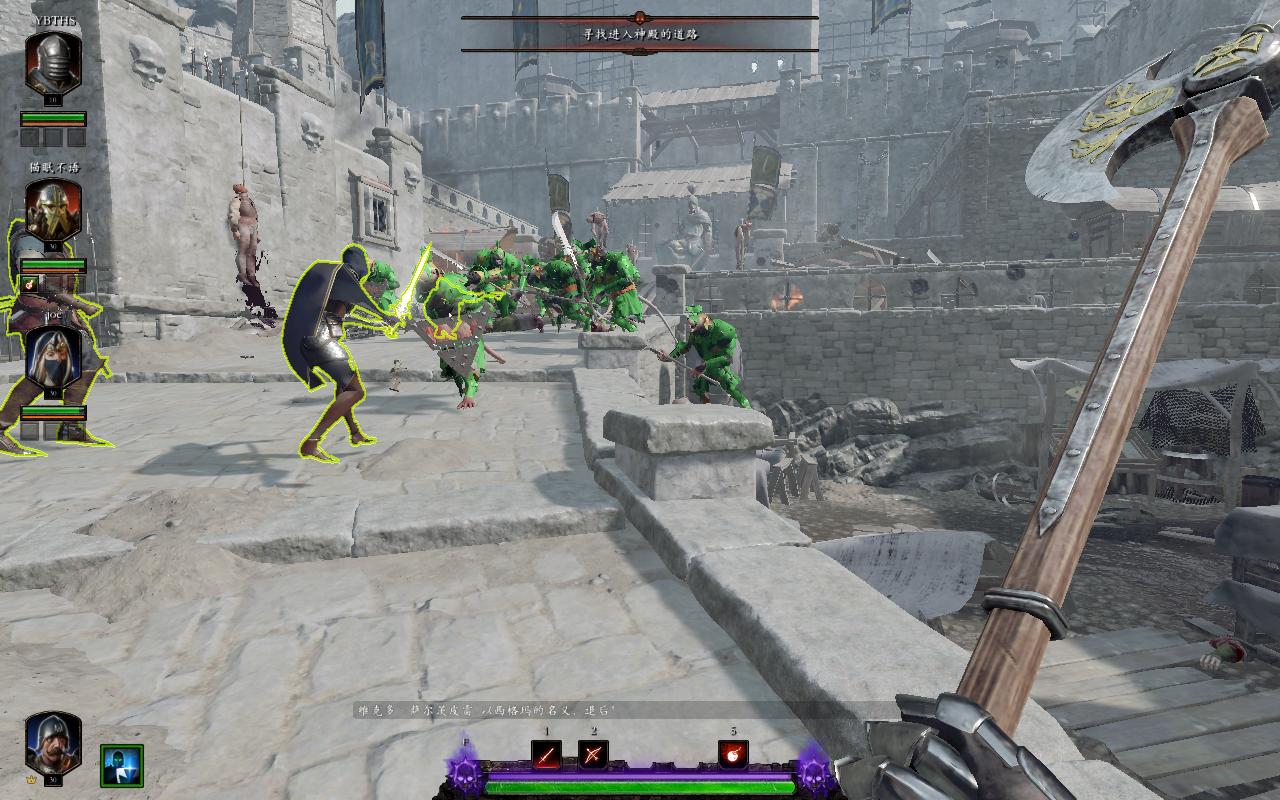Viewport: 1280px width, 800px height.
Task: Click the own hero portrait
Action: tap(53, 741)
